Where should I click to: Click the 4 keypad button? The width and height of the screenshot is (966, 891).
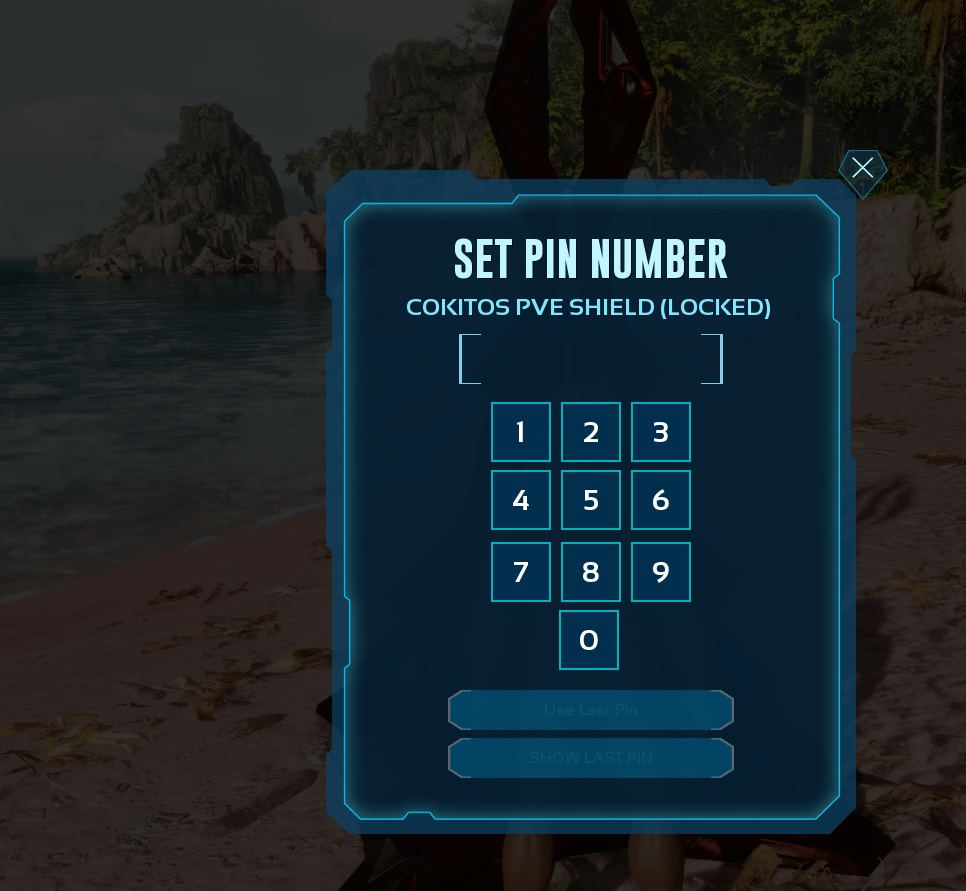(521, 500)
